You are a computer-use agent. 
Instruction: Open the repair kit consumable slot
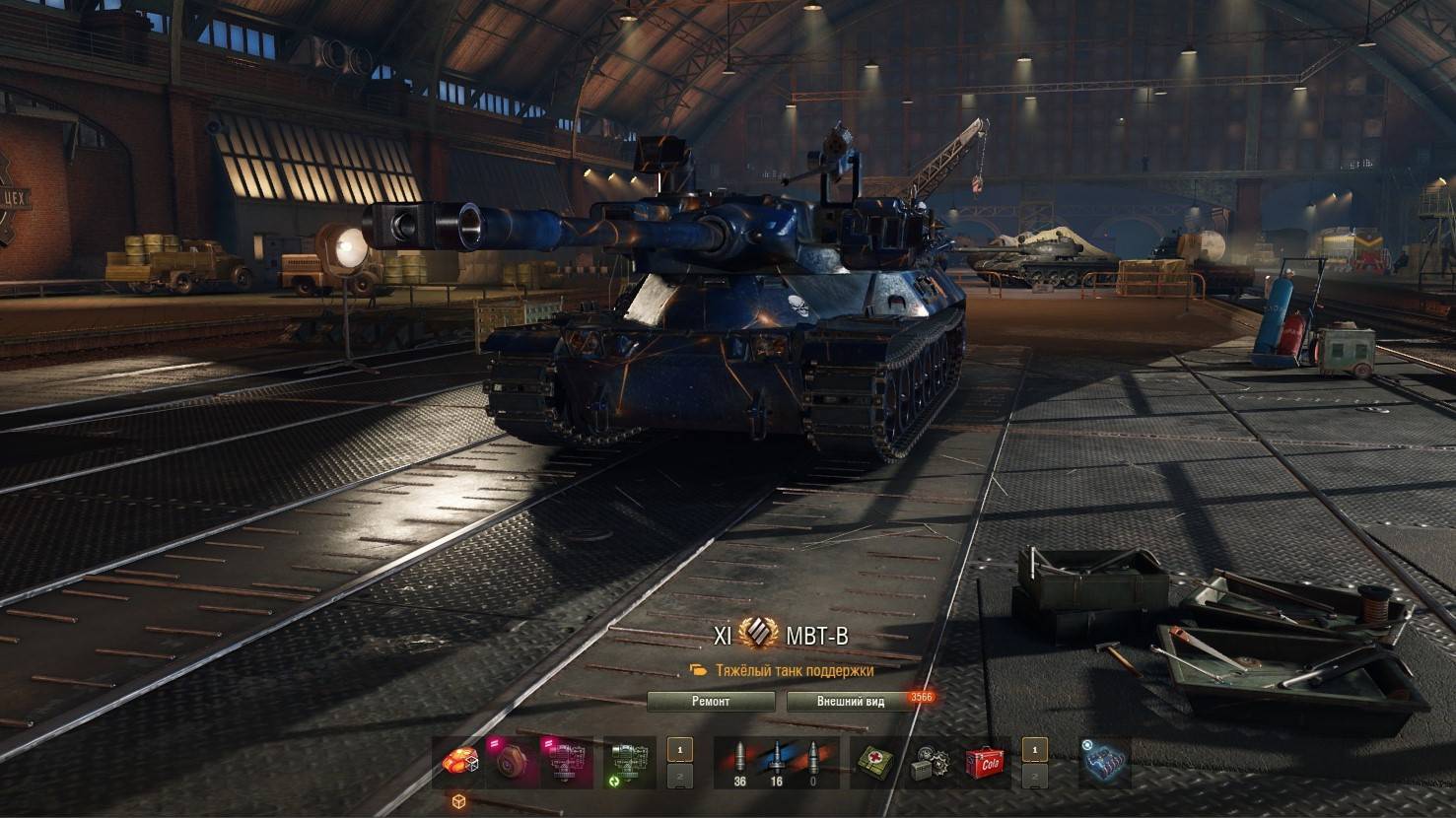pos(928,763)
